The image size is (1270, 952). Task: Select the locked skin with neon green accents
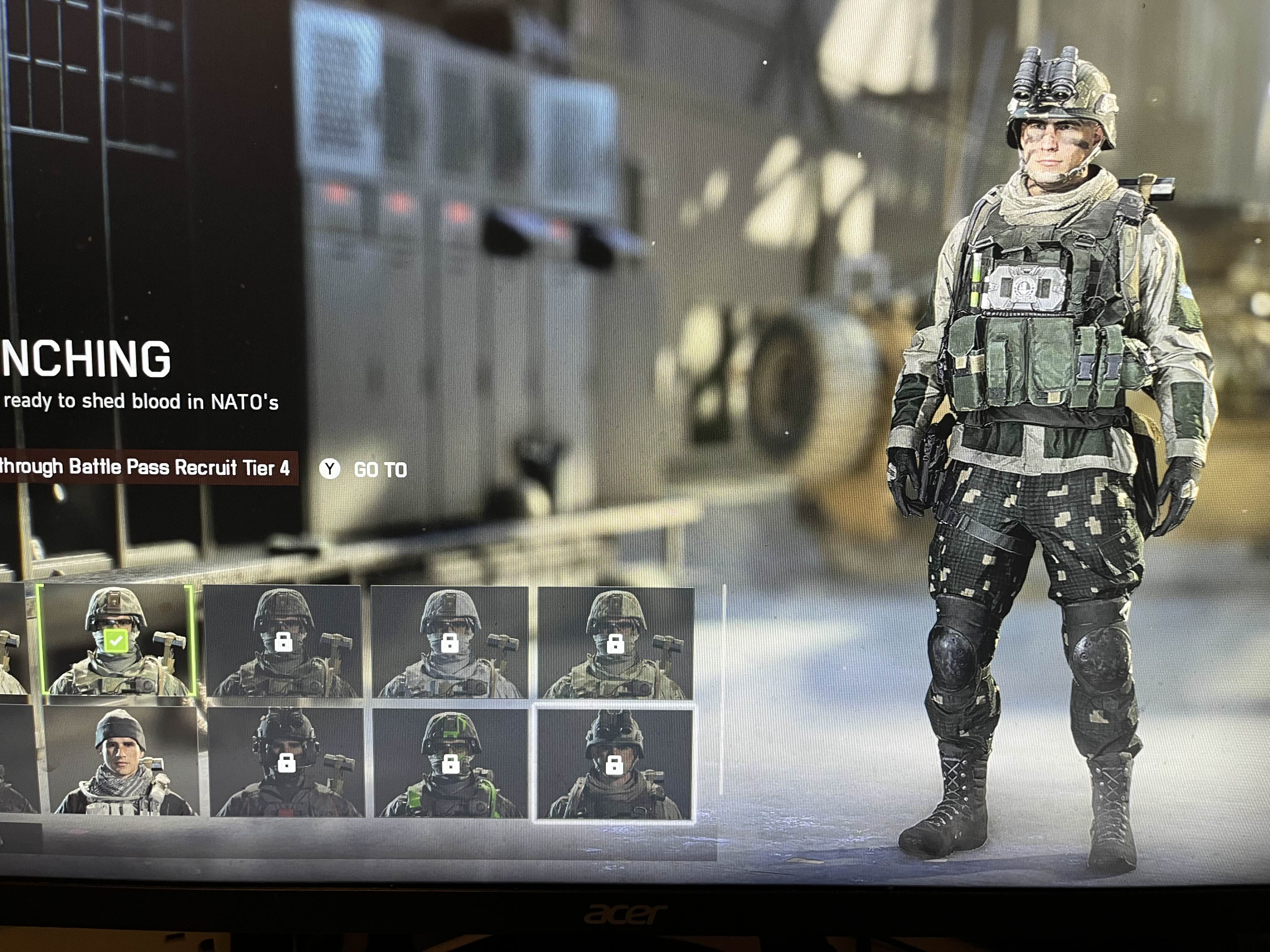click(451, 763)
